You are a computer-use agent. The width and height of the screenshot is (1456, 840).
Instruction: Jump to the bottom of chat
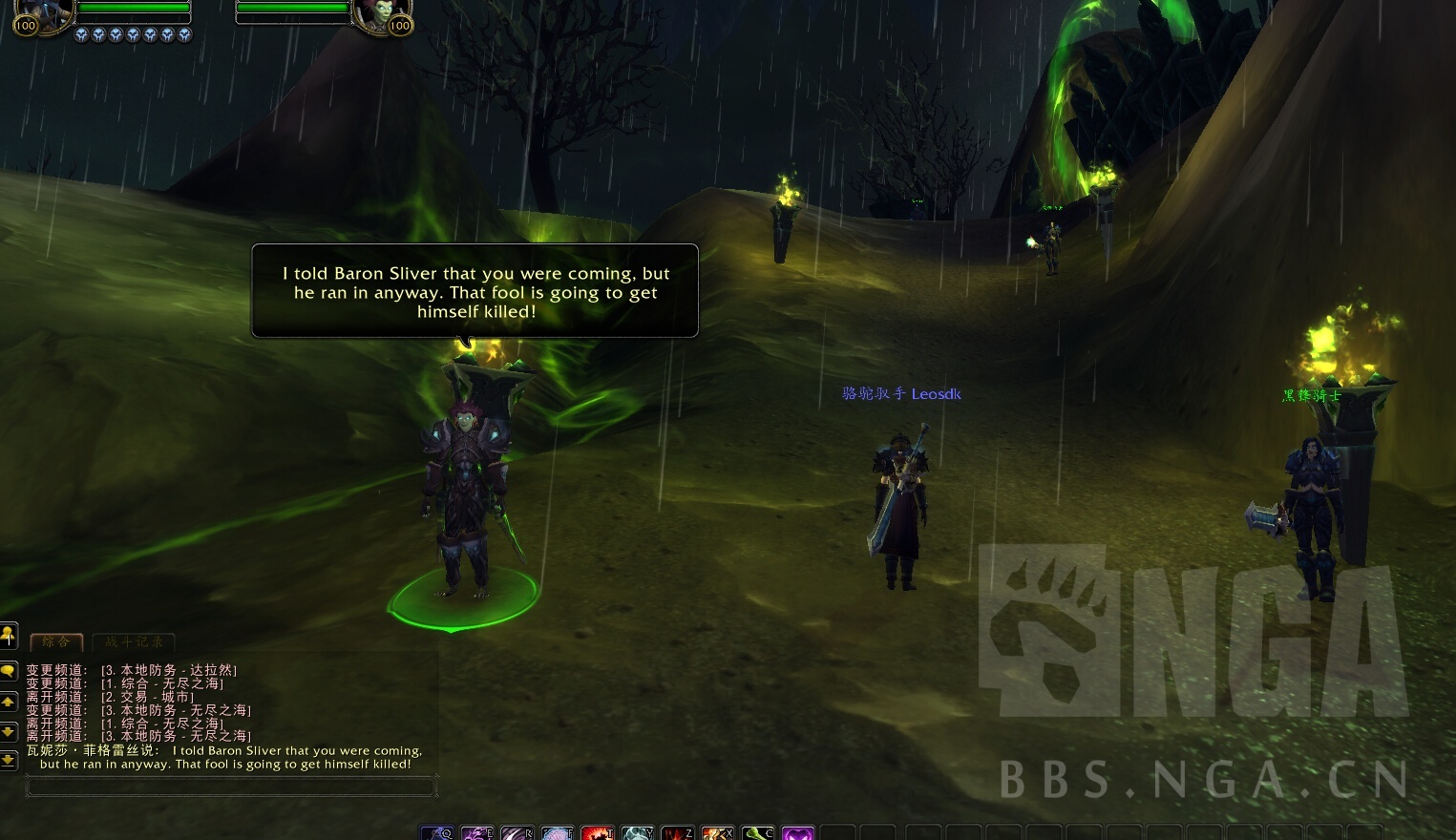[x=8, y=760]
